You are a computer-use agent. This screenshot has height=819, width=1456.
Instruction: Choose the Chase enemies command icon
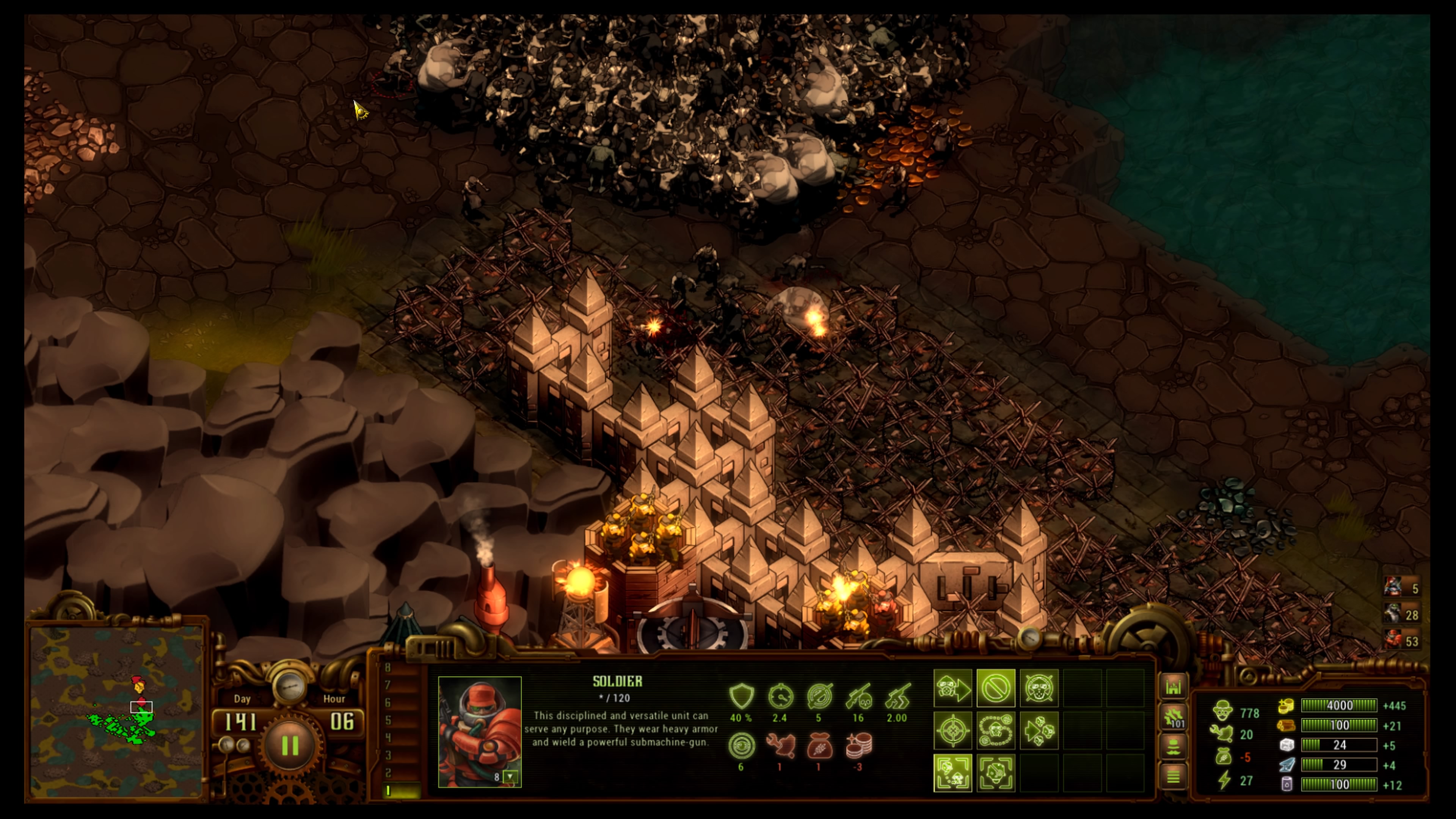pos(1038,731)
